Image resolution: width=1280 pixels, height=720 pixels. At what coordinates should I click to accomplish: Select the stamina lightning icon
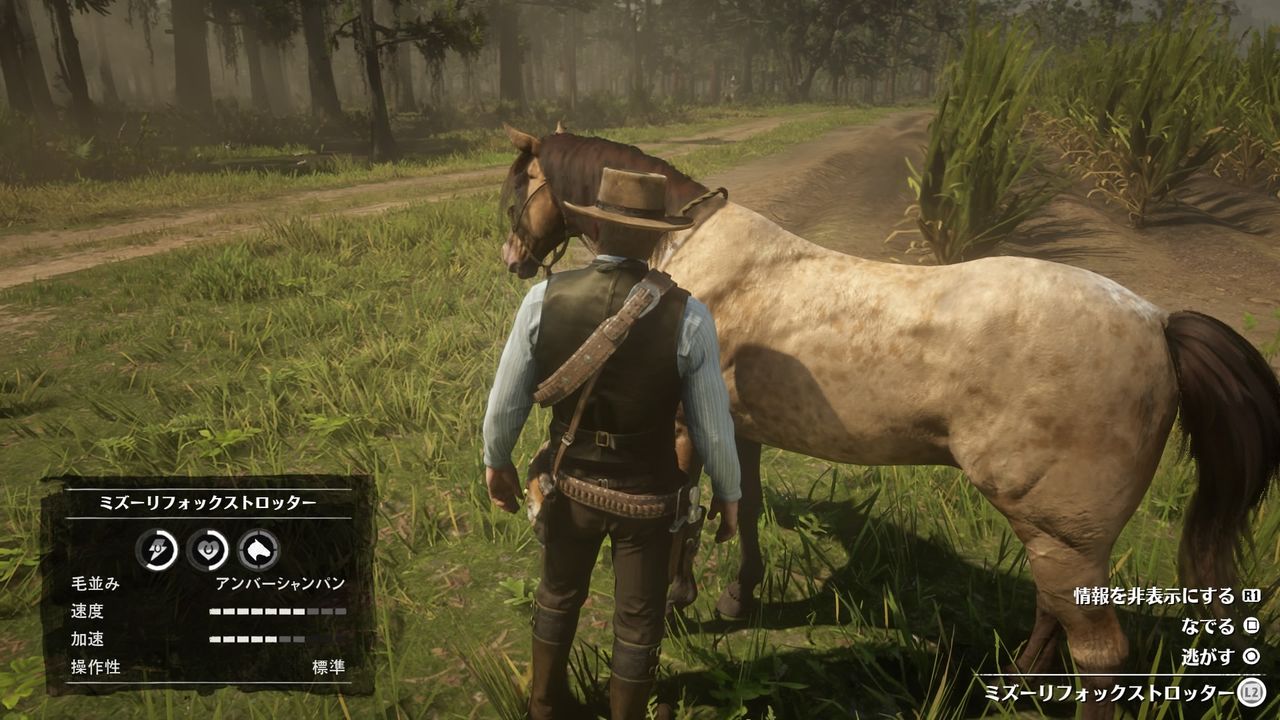point(156,548)
